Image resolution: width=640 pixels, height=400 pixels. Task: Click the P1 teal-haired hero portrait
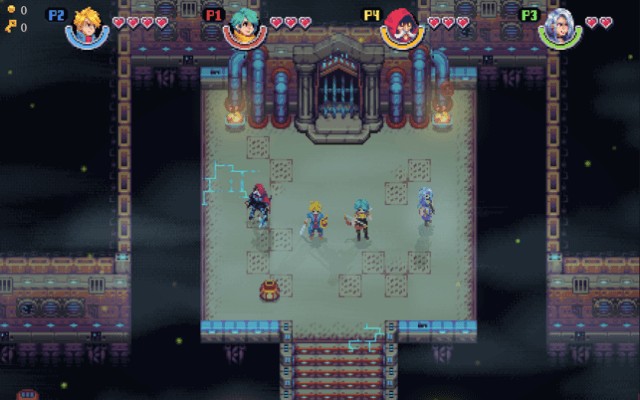tap(244, 26)
